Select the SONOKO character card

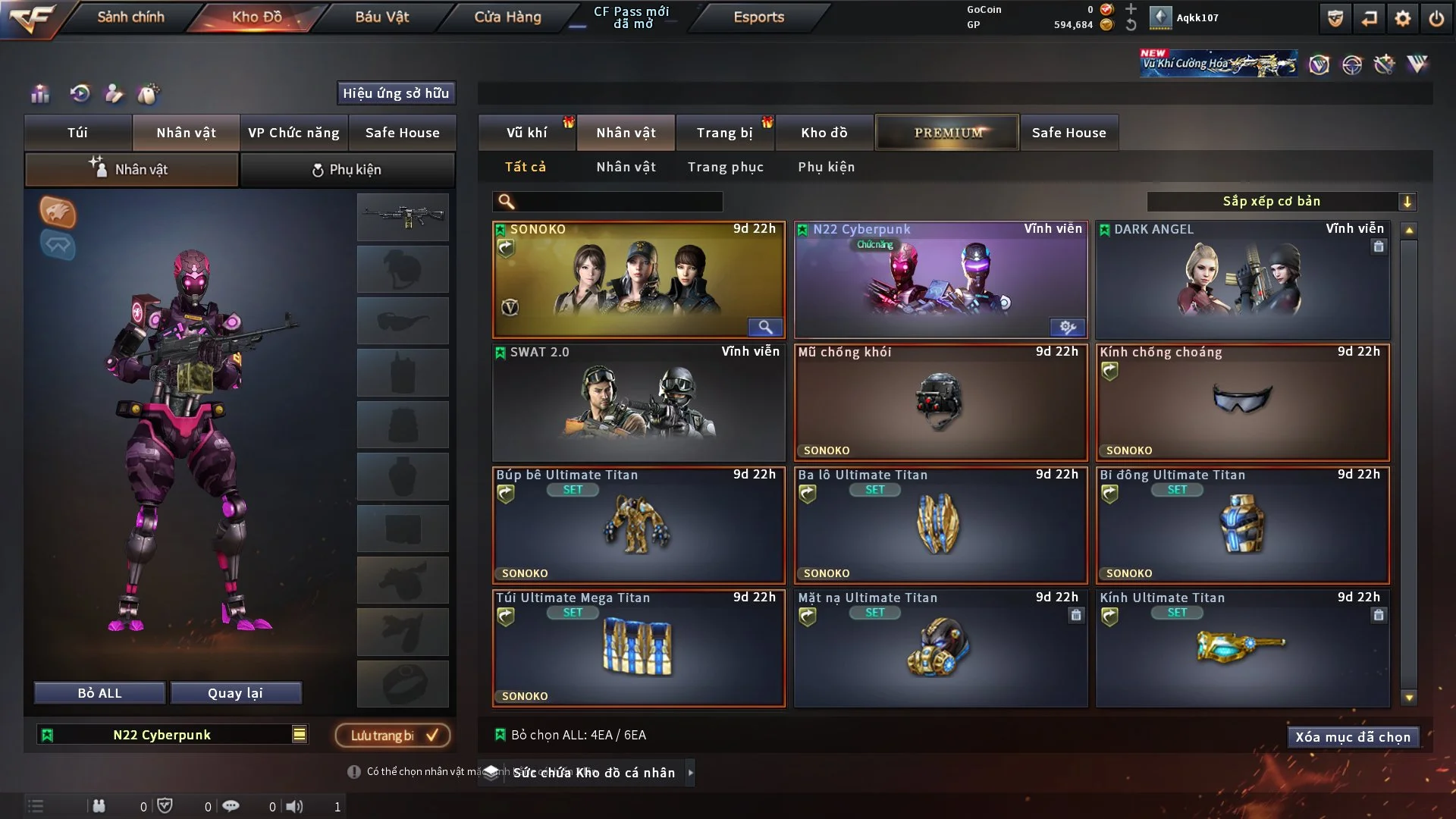638,279
